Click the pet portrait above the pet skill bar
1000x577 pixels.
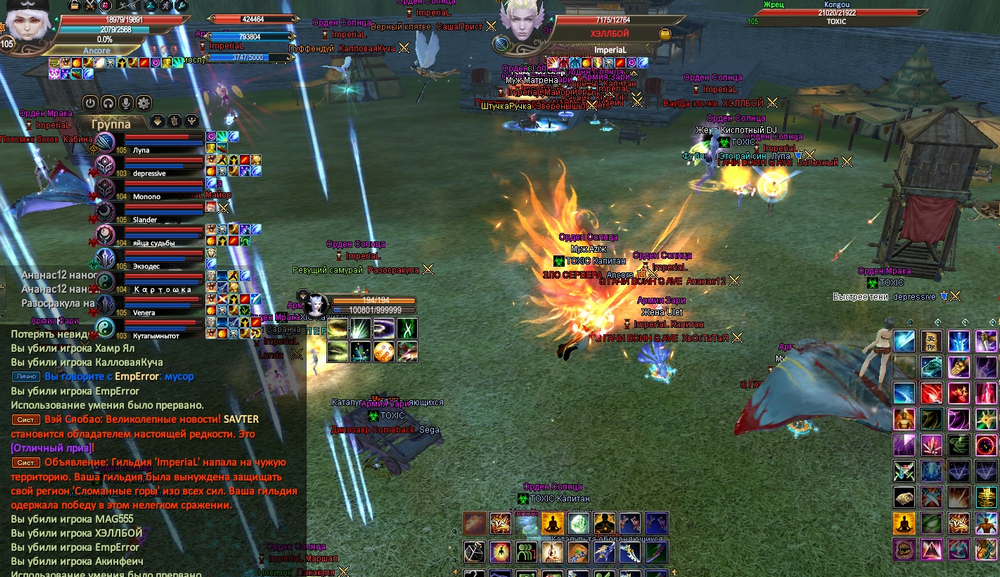click(316, 304)
